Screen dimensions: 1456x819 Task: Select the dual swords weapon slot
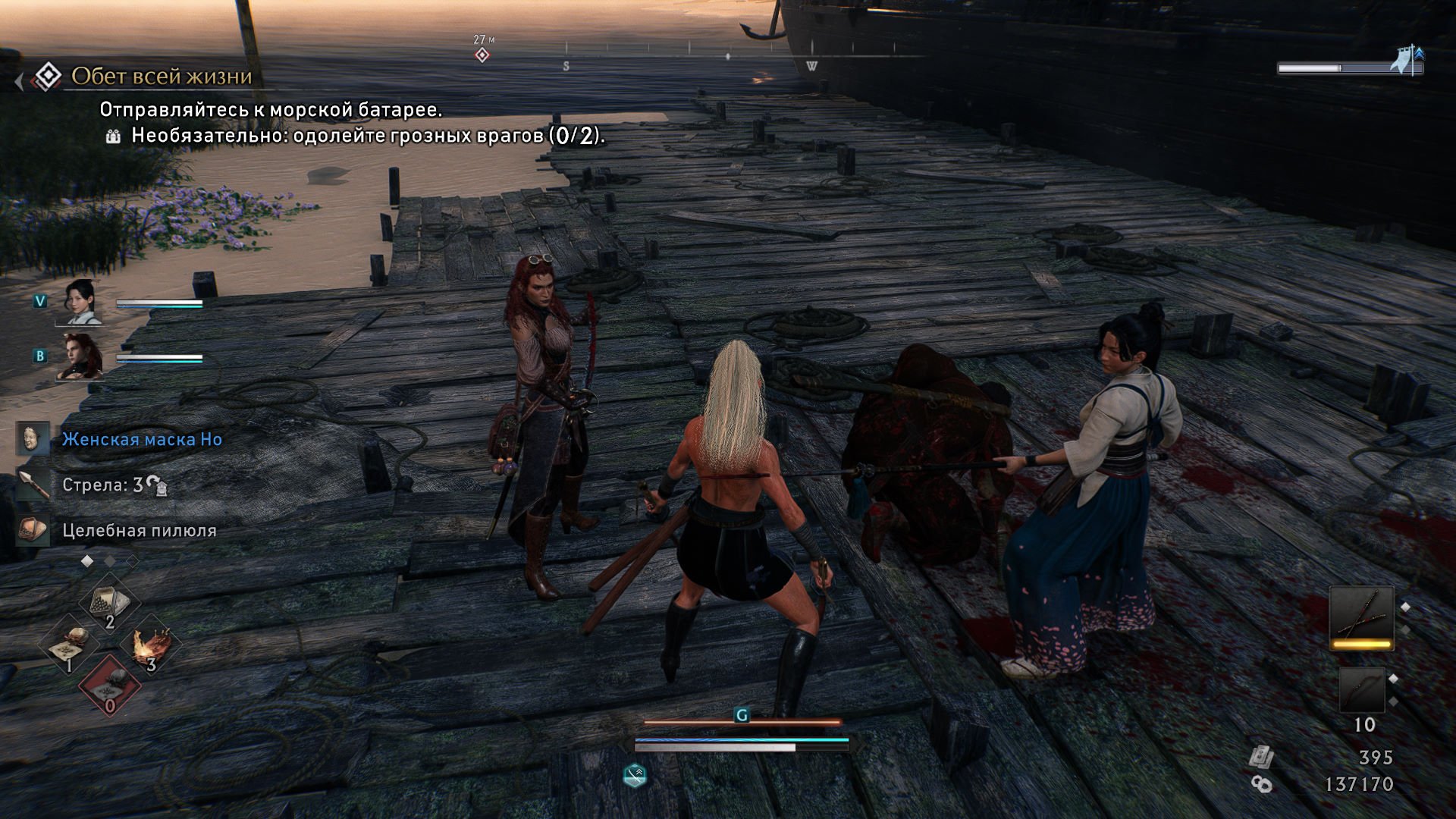tap(1361, 618)
